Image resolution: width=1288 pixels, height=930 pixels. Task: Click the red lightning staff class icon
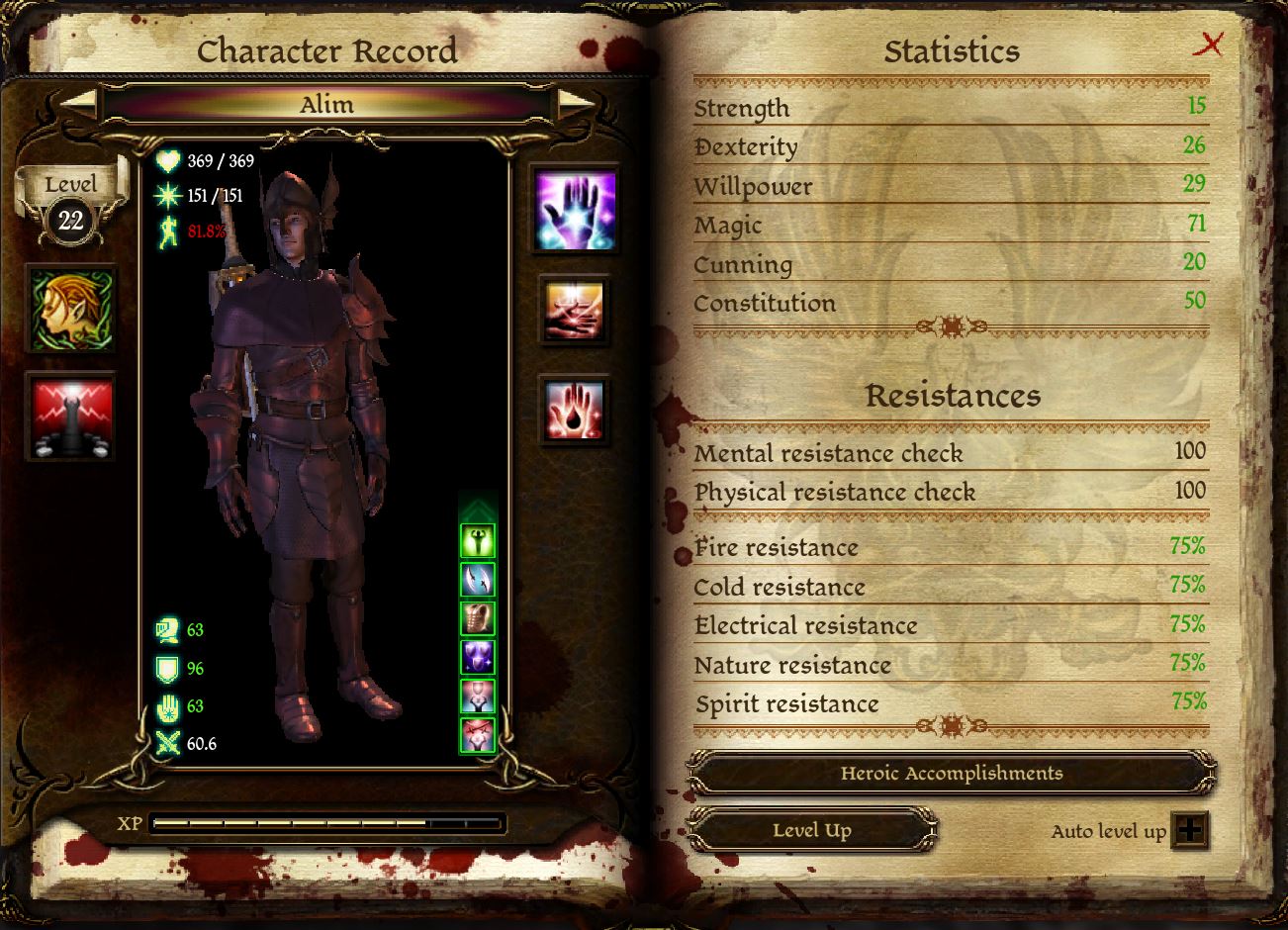tap(71, 417)
